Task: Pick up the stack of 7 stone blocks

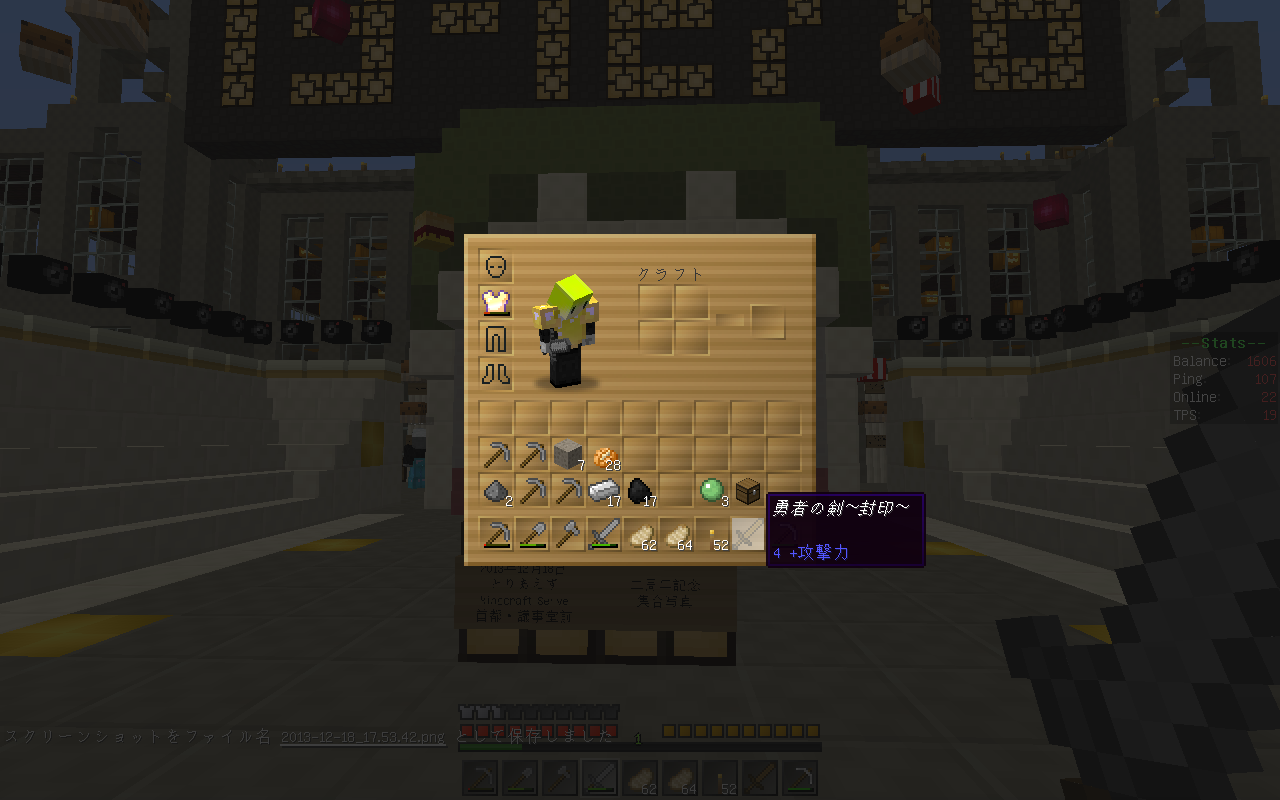Action: click(568, 455)
